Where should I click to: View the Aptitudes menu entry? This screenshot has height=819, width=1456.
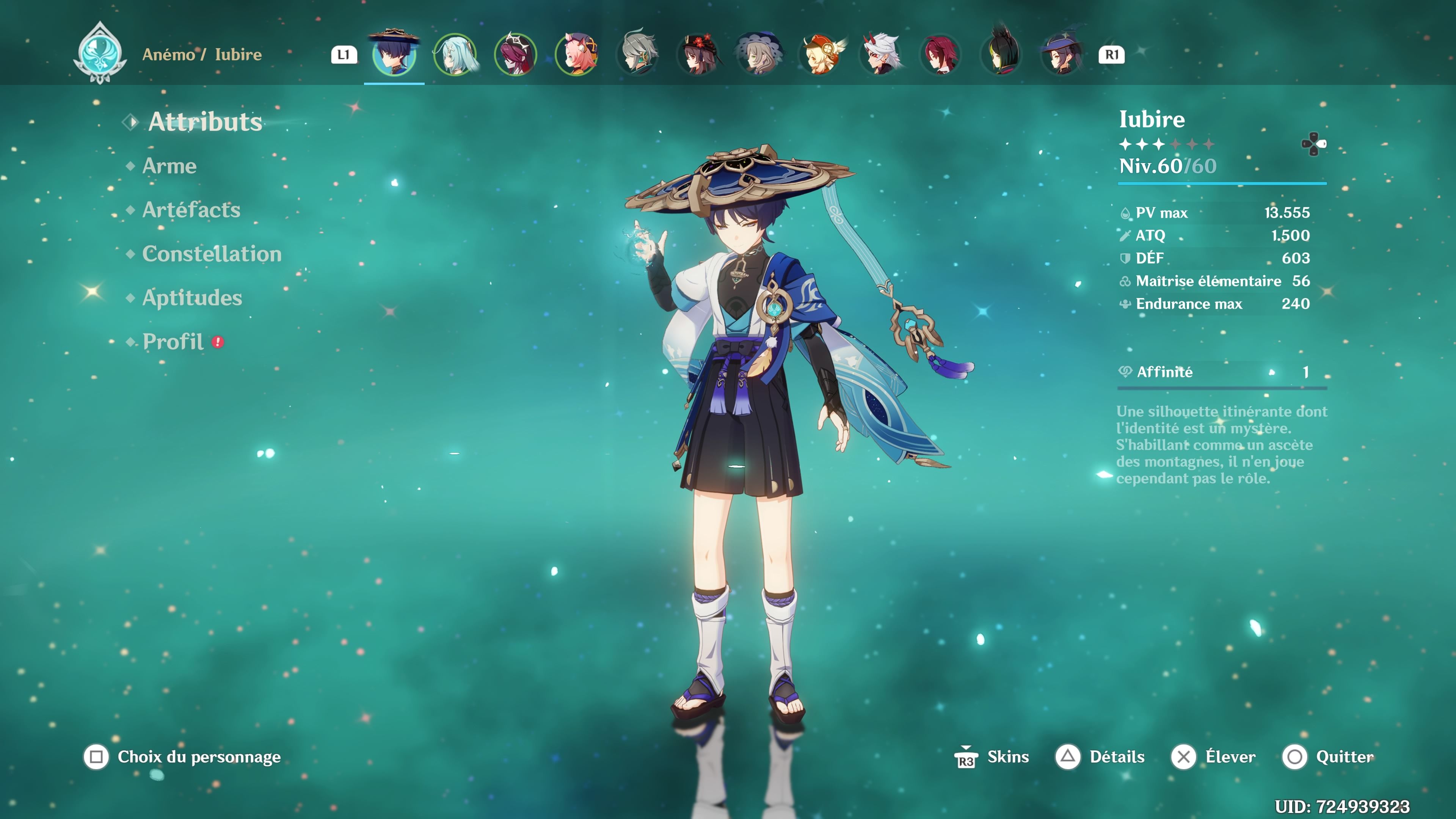191,298
